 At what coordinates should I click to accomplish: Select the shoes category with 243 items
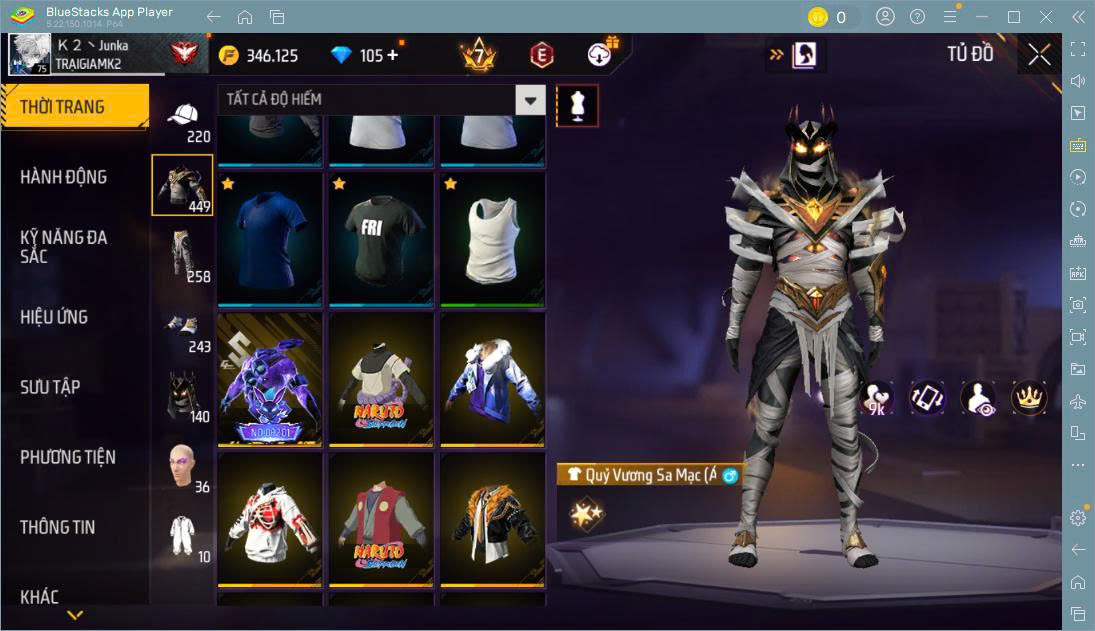(x=182, y=330)
